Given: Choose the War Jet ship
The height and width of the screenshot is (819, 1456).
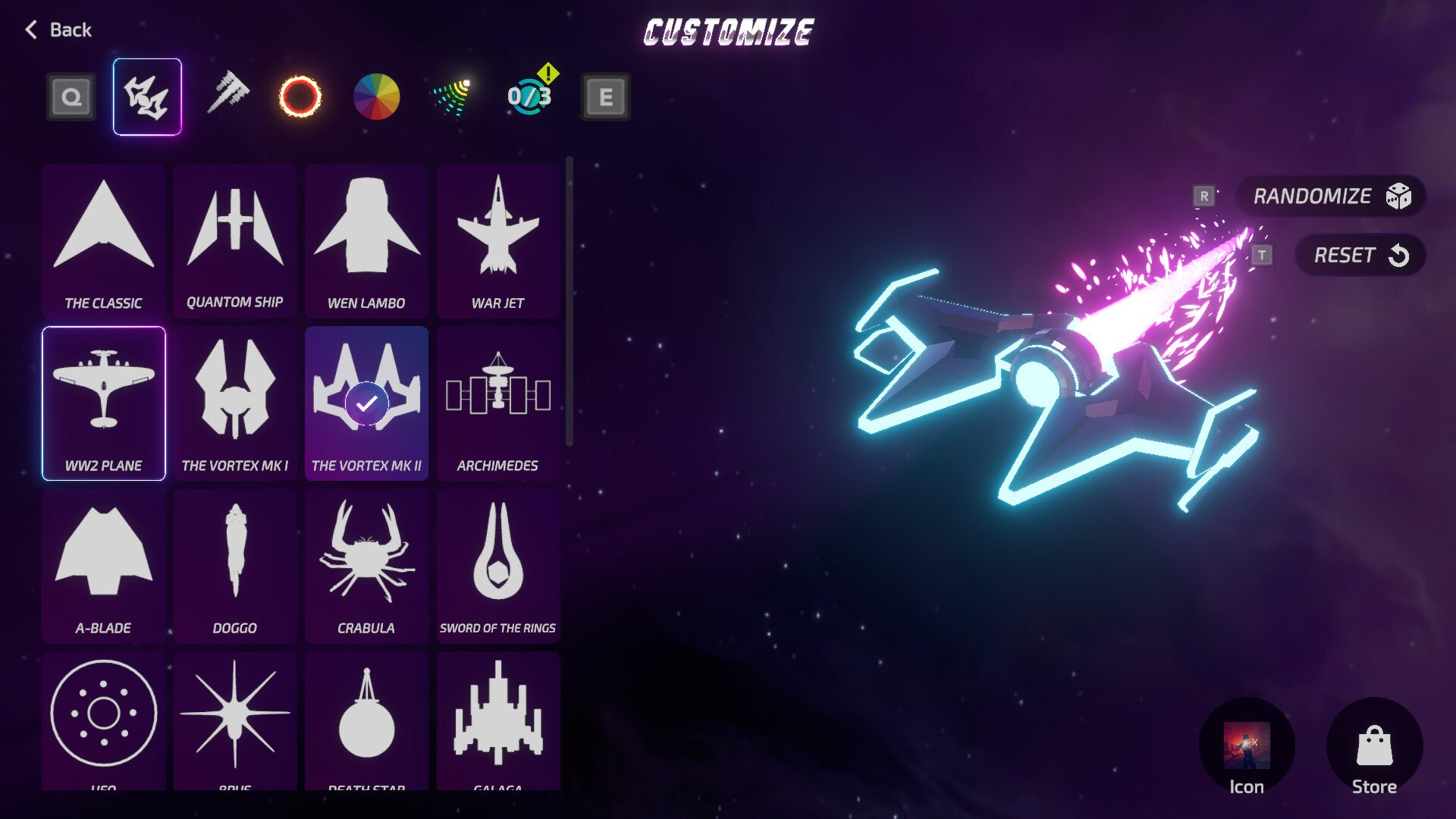Looking at the screenshot, I should 498,241.
